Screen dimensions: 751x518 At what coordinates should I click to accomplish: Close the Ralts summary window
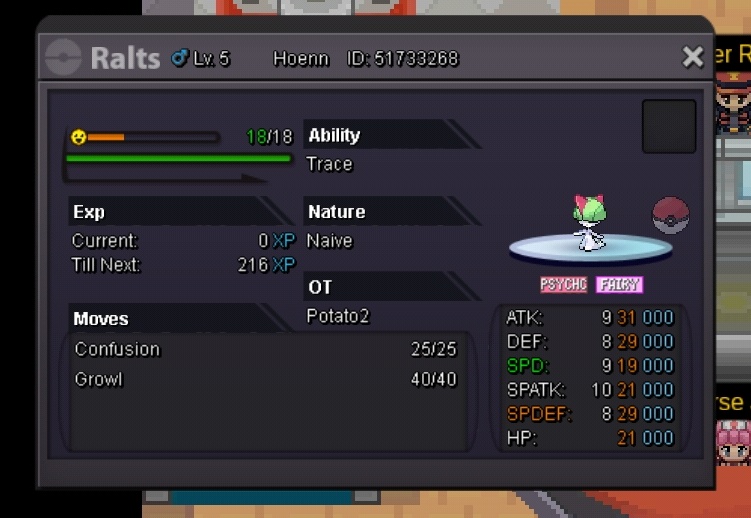[x=692, y=57]
